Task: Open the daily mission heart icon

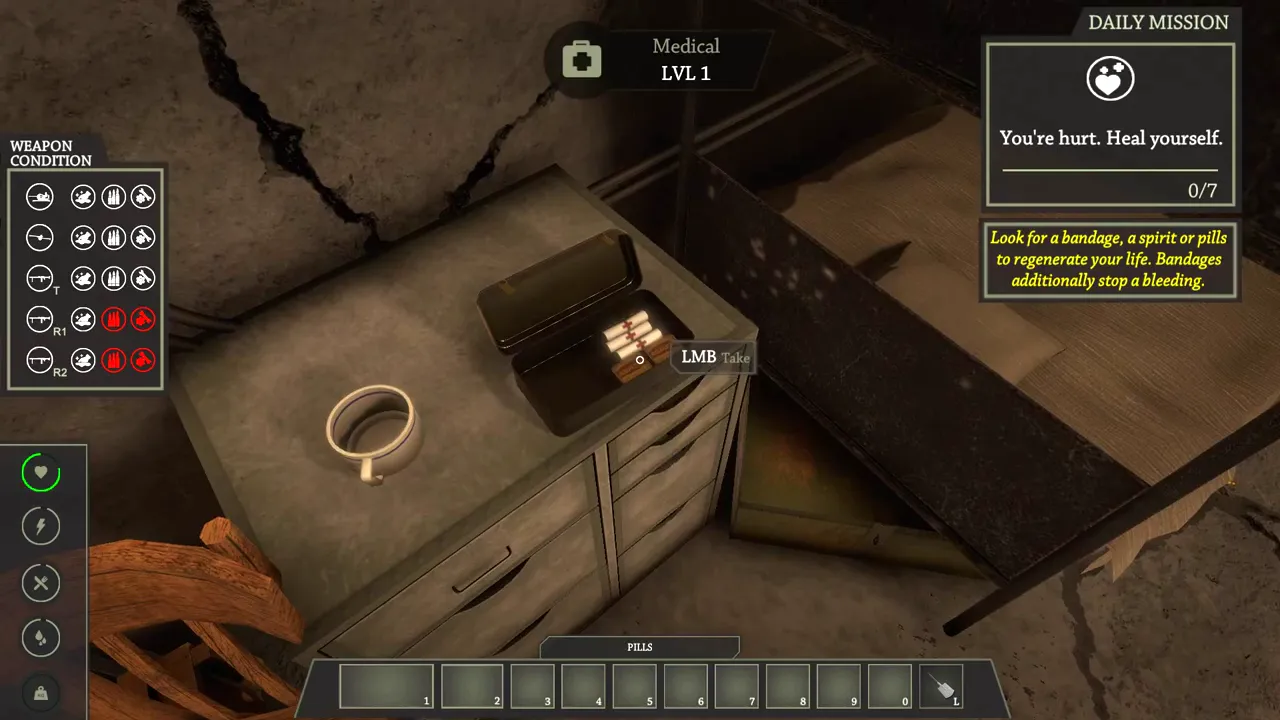Action: [1110, 80]
